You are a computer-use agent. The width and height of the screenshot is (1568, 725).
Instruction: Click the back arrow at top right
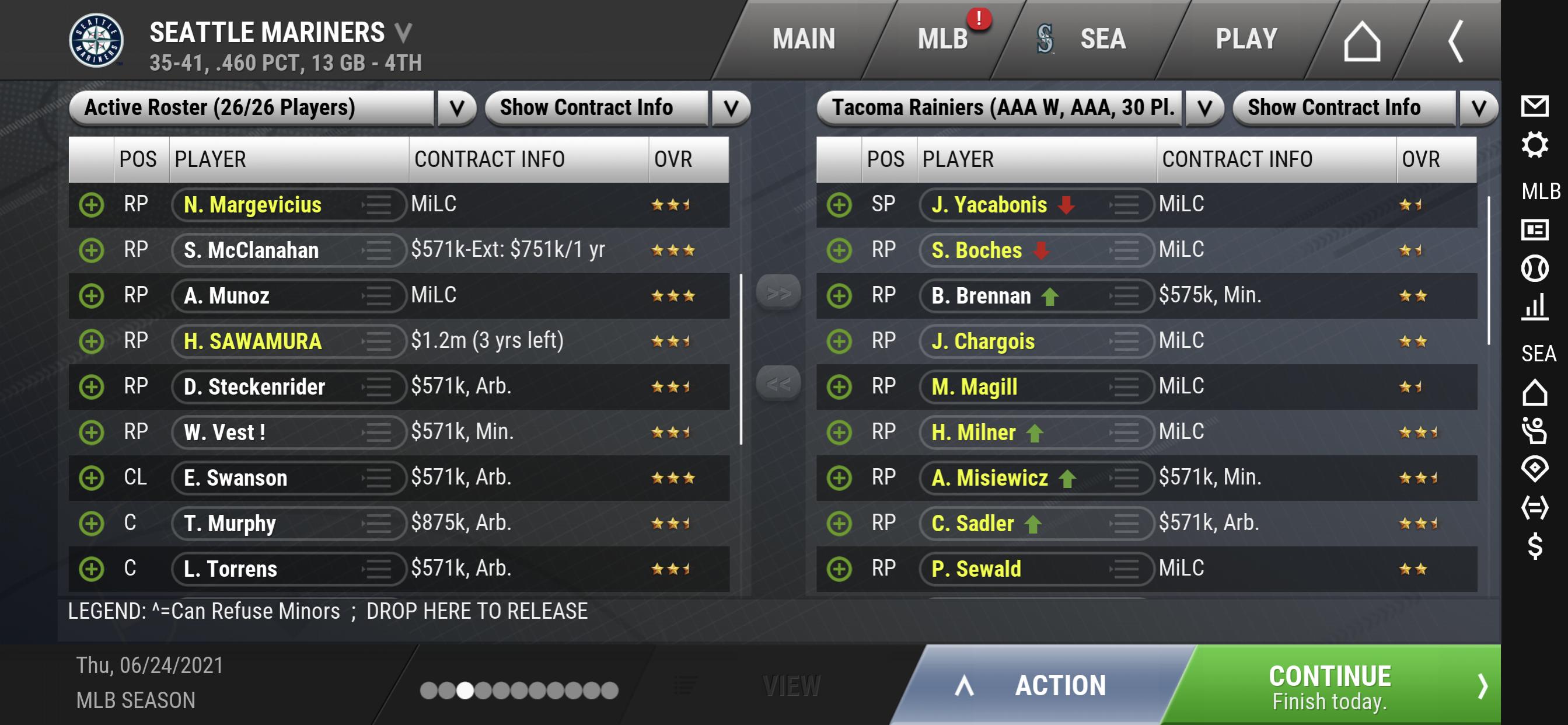(1455, 41)
